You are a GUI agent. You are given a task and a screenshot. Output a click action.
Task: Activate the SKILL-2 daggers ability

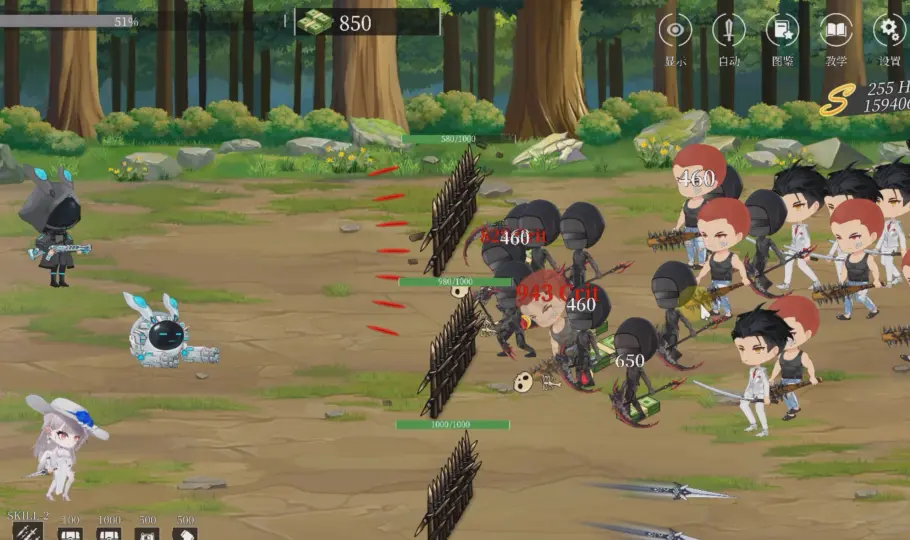click(x=28, y=532)
